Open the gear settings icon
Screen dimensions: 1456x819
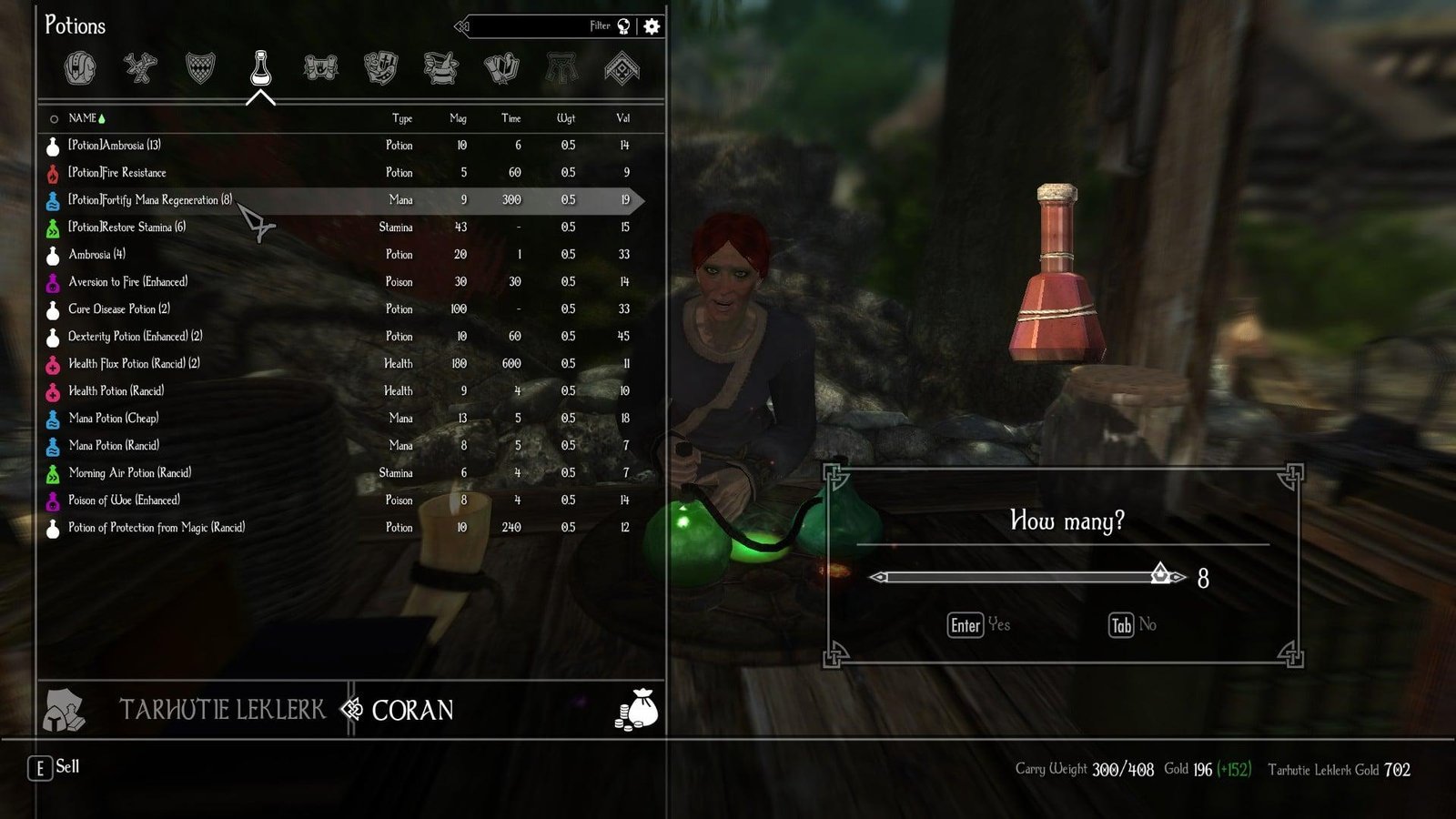pyautogui.click(x=652, y=26)
